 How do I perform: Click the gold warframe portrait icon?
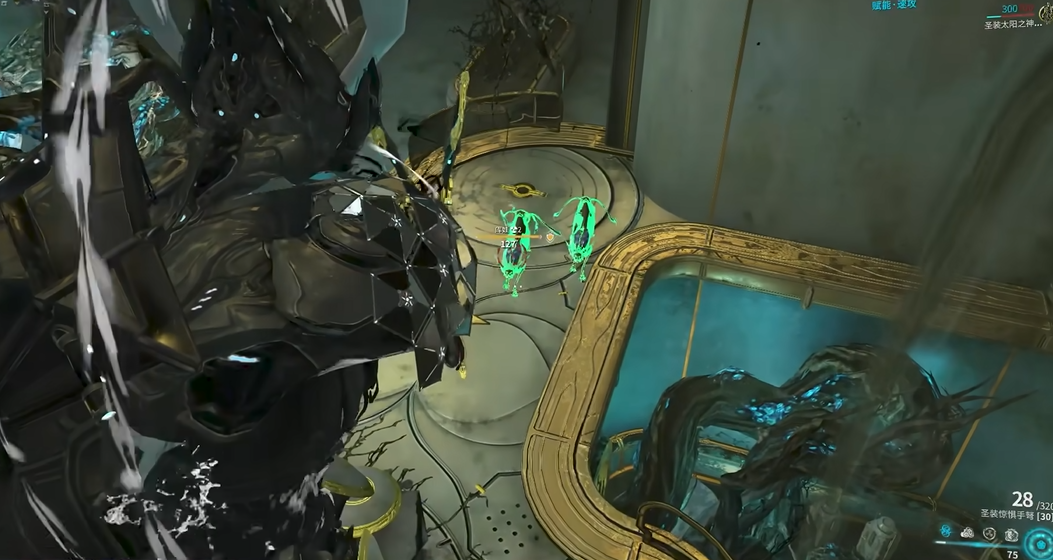pos(1046,13)
